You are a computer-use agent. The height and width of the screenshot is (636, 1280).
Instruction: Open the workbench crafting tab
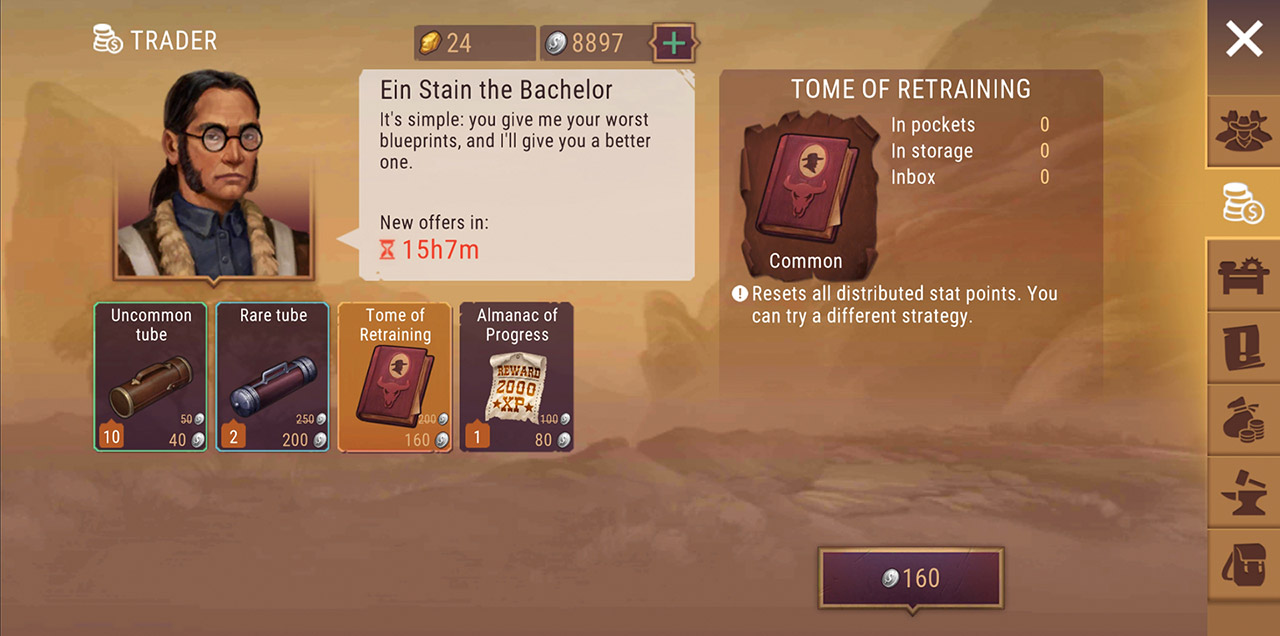pyautogui.click(x=1244, y=275)
